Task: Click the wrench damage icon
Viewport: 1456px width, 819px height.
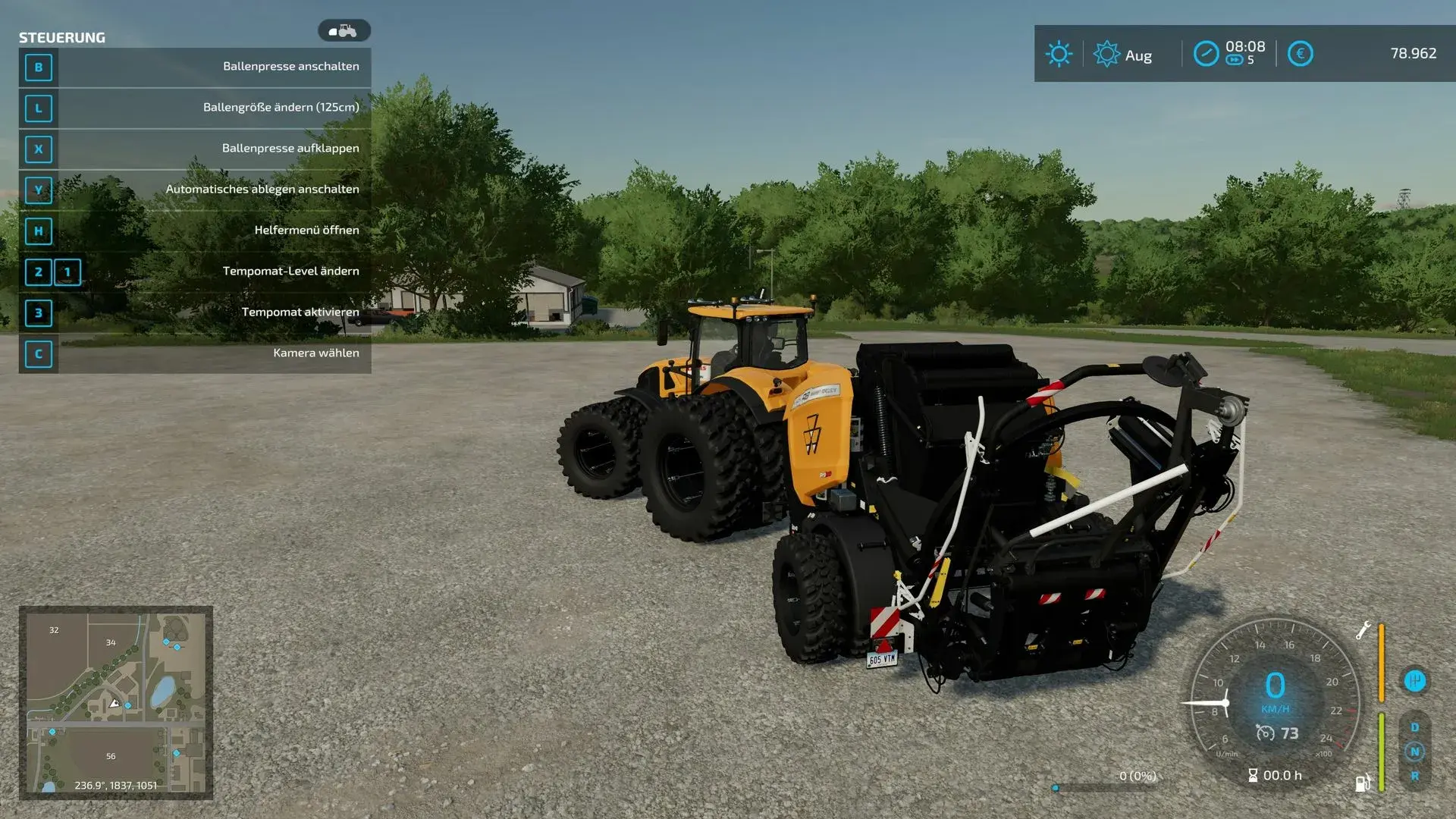Action: [1363, 630]
